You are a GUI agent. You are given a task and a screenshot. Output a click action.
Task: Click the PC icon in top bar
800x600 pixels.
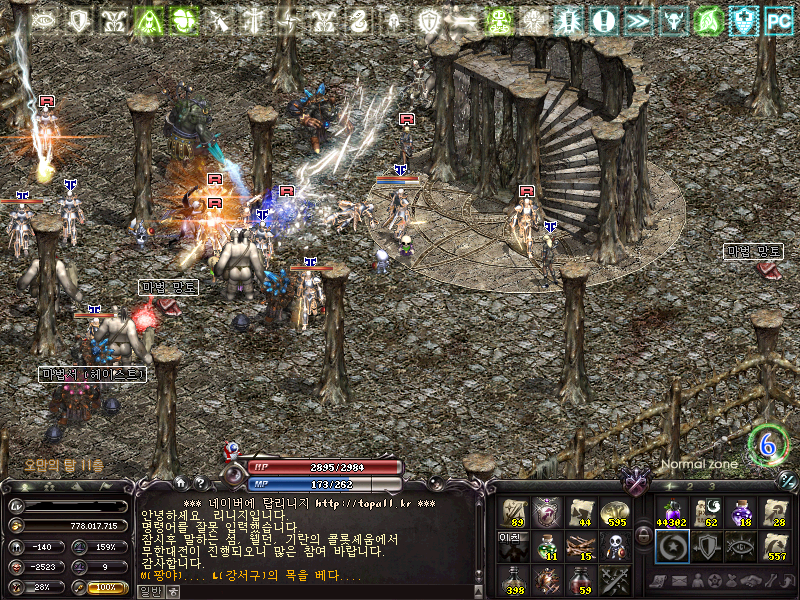(x=777, y=18)
